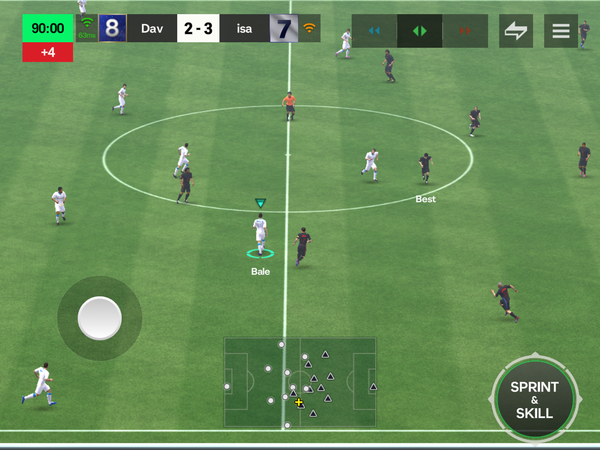Open the hamburger pause menu
The width and height of the screenshot is (600, 450).
tap(561, 31)
